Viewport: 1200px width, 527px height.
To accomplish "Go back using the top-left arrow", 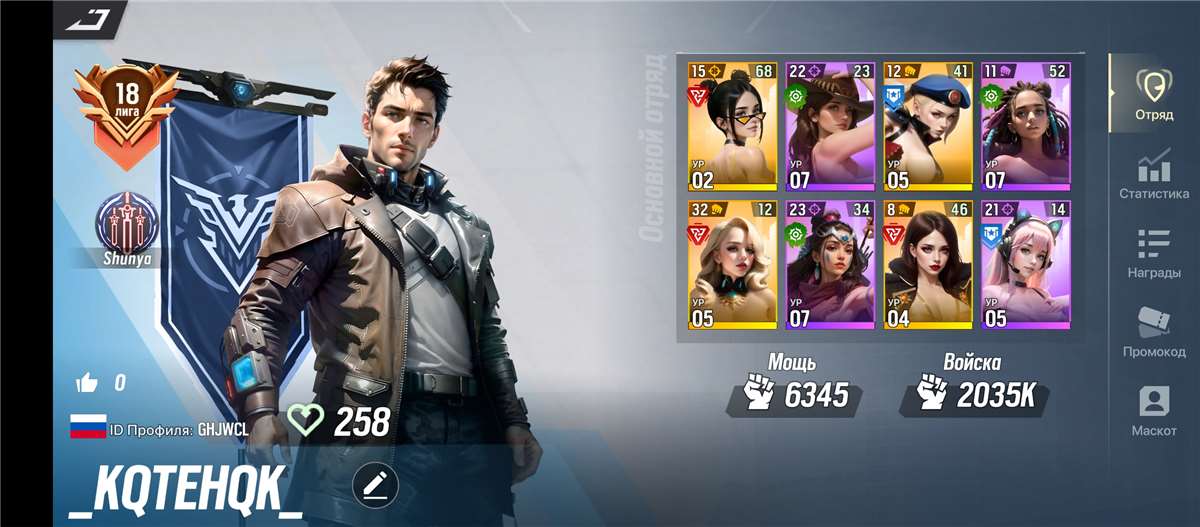I will (x=88, y=17).
